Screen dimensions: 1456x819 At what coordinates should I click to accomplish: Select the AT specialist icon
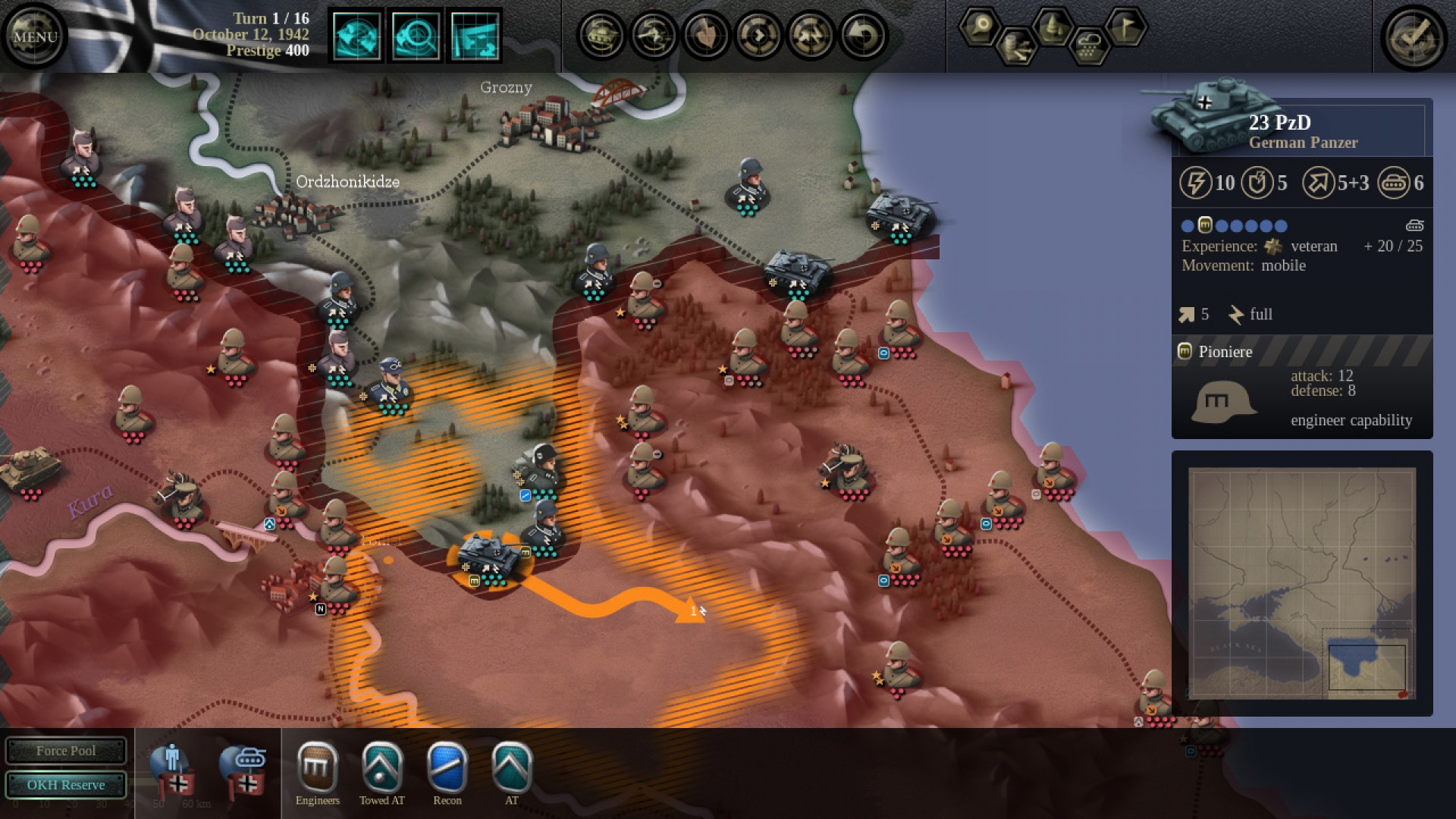tap(510, 770)
